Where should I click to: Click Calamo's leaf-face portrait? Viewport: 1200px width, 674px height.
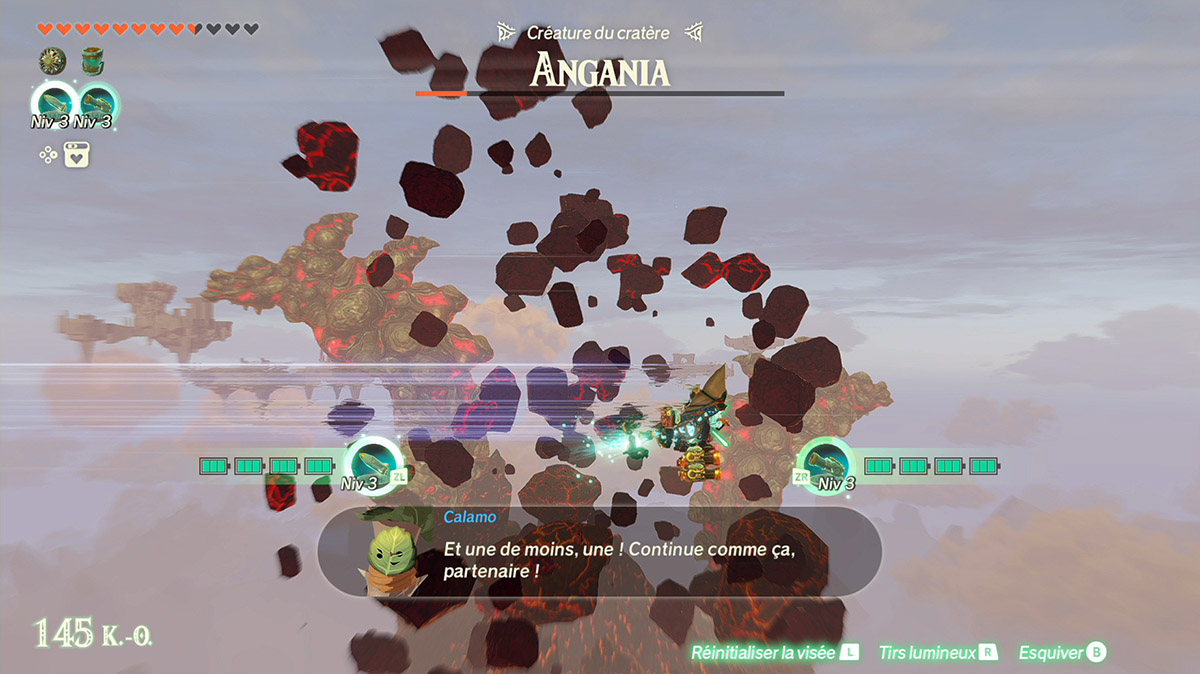[x=391, y=555]
